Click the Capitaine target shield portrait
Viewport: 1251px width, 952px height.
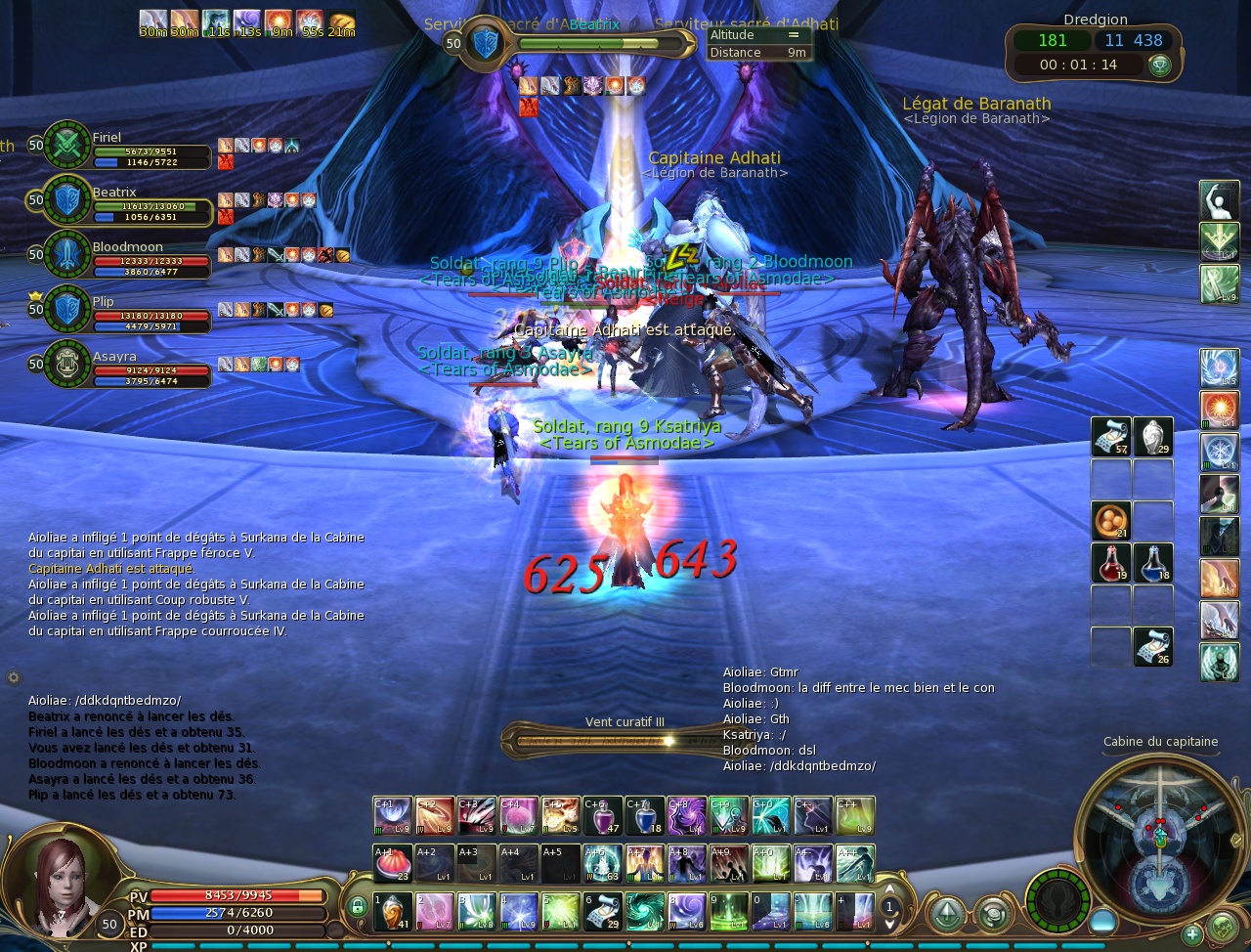point(486,43)
